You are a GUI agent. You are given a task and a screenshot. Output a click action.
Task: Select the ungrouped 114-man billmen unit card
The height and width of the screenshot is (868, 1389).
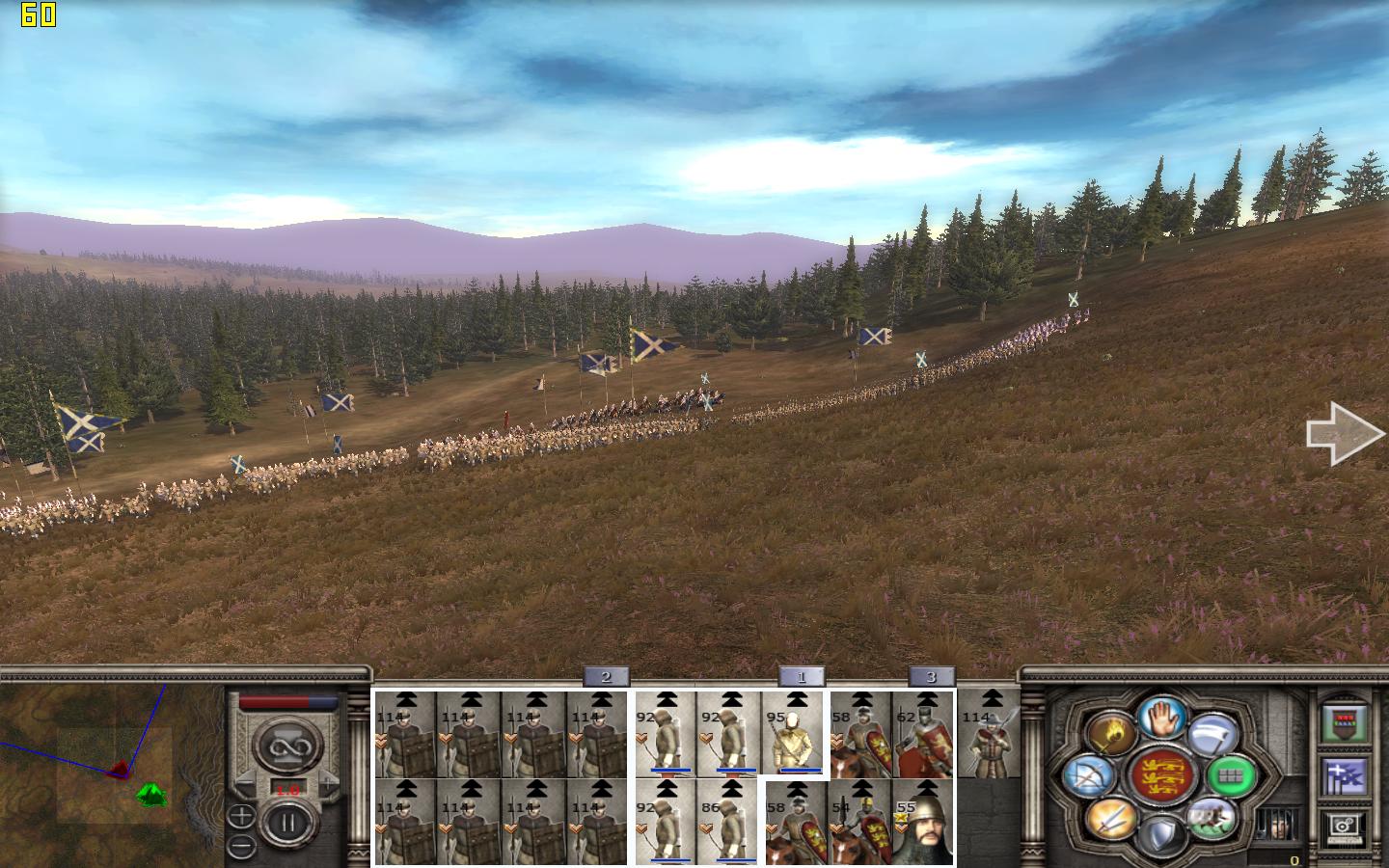tap(988, 735)
